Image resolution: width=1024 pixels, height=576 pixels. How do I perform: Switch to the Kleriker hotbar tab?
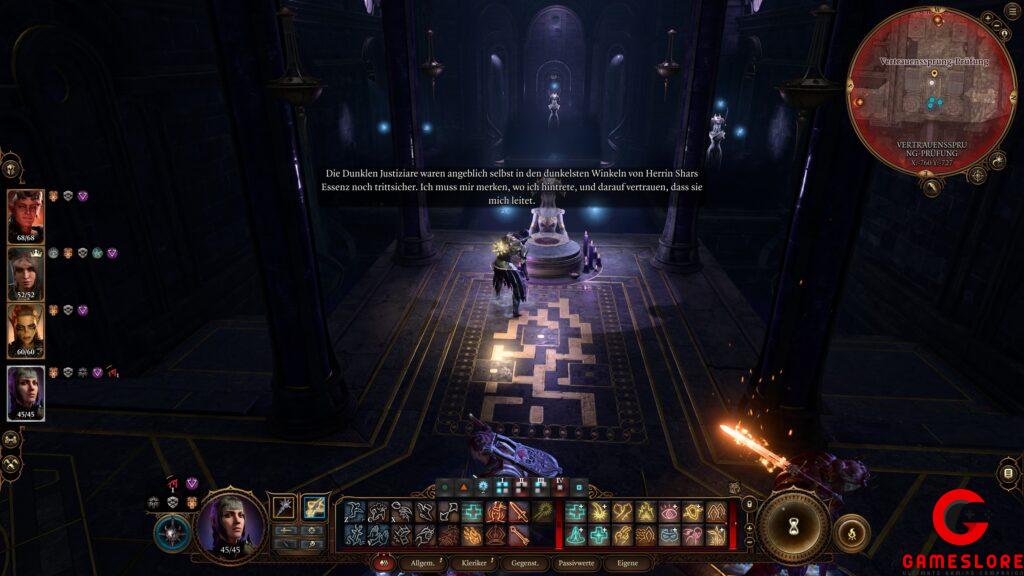(x=474, y=564)
